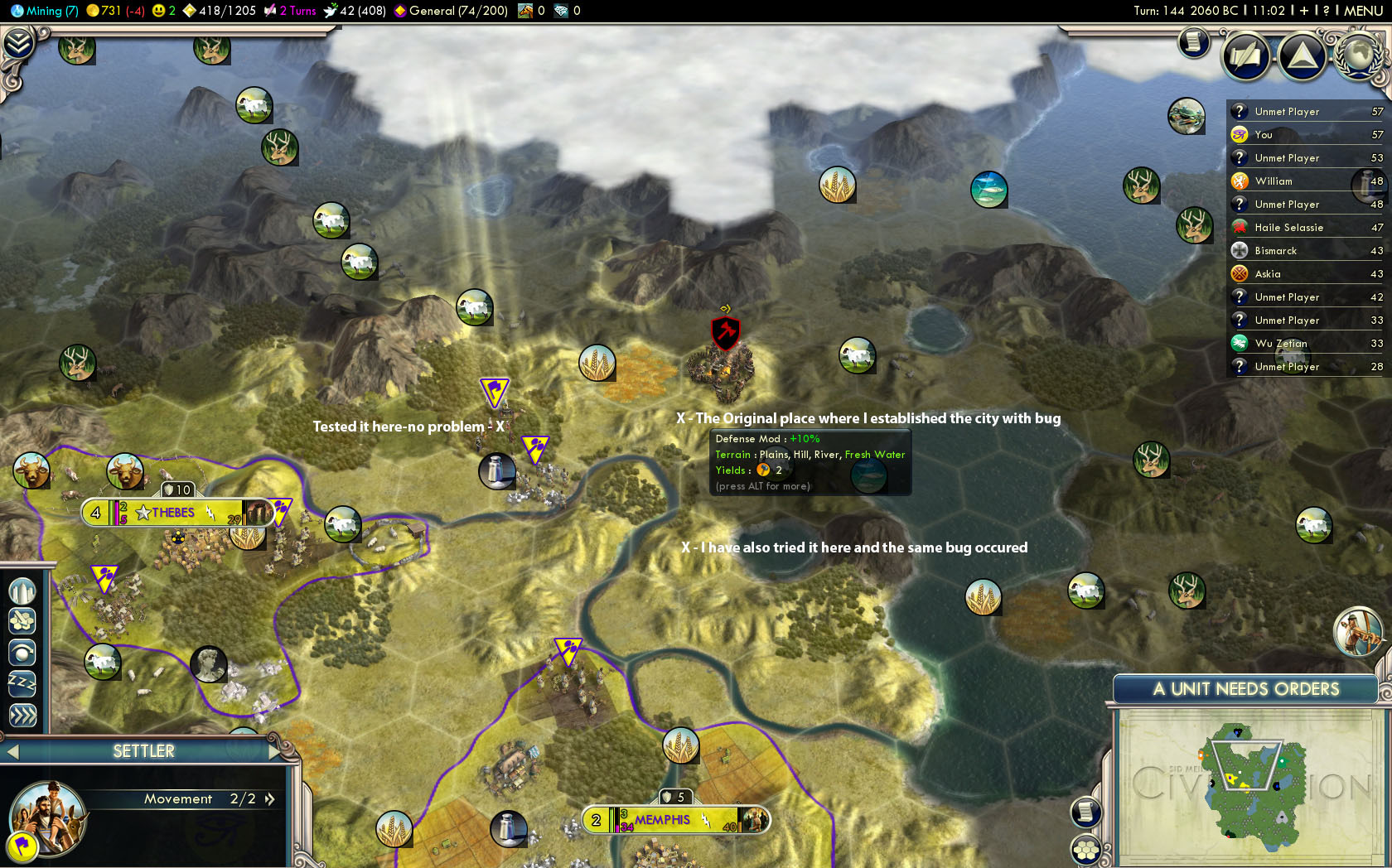Select Haile Selassie in the score list
1392x868 pixels.
coord(1288,228)
